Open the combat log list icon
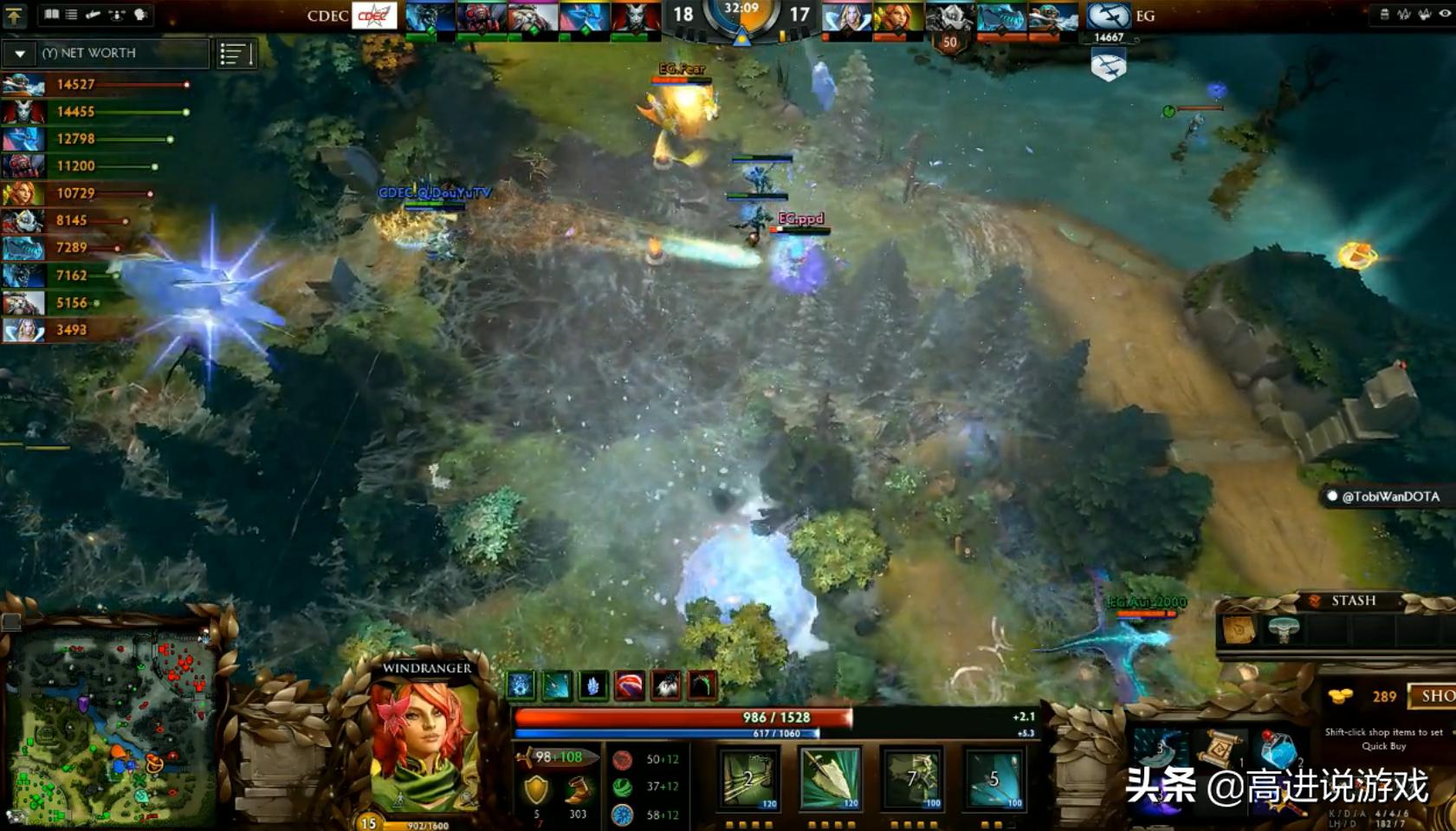This screenshot has height=831, width=1456. [x=73, y=14]
